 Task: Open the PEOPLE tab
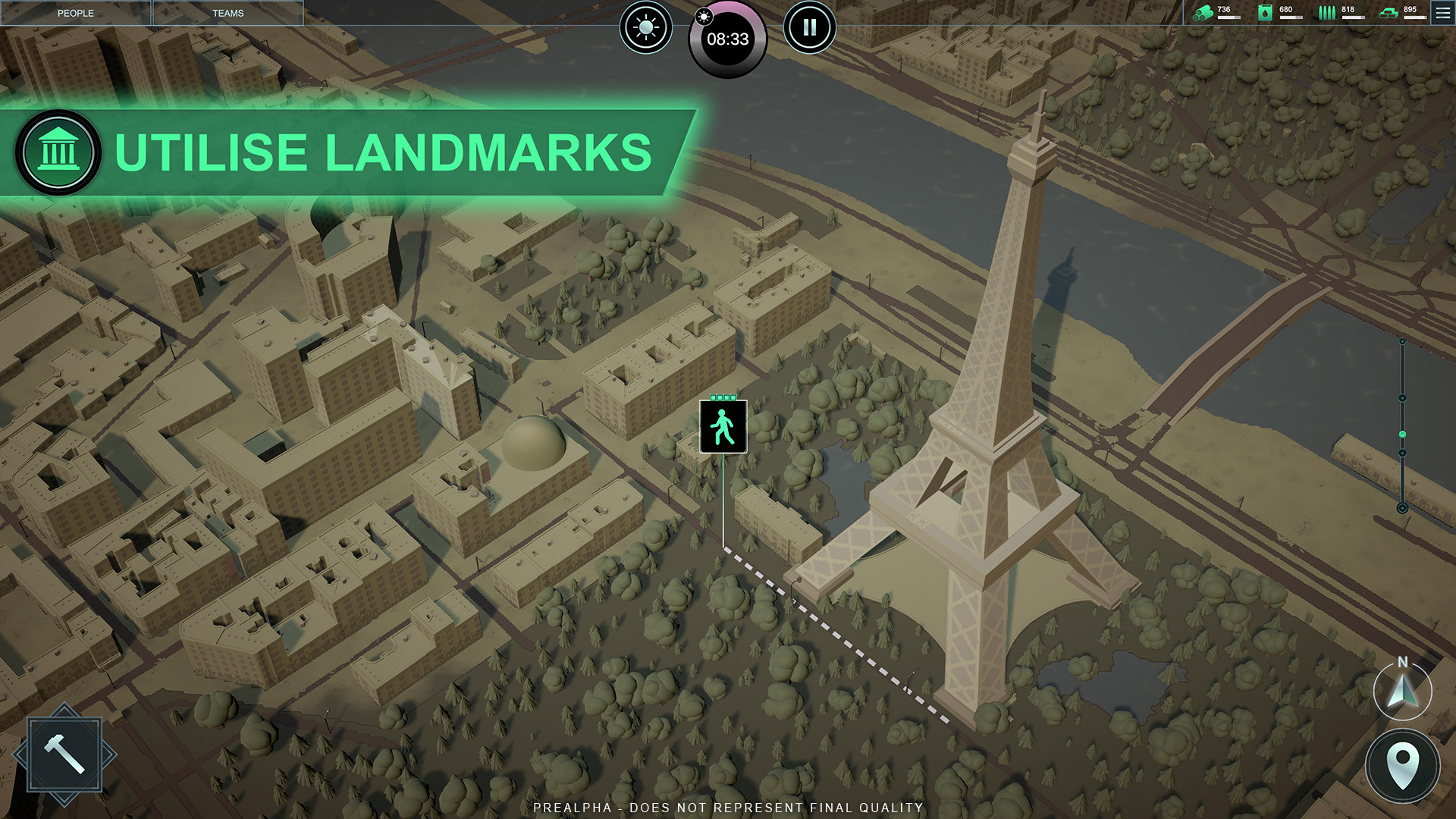(x=76, y=13)
